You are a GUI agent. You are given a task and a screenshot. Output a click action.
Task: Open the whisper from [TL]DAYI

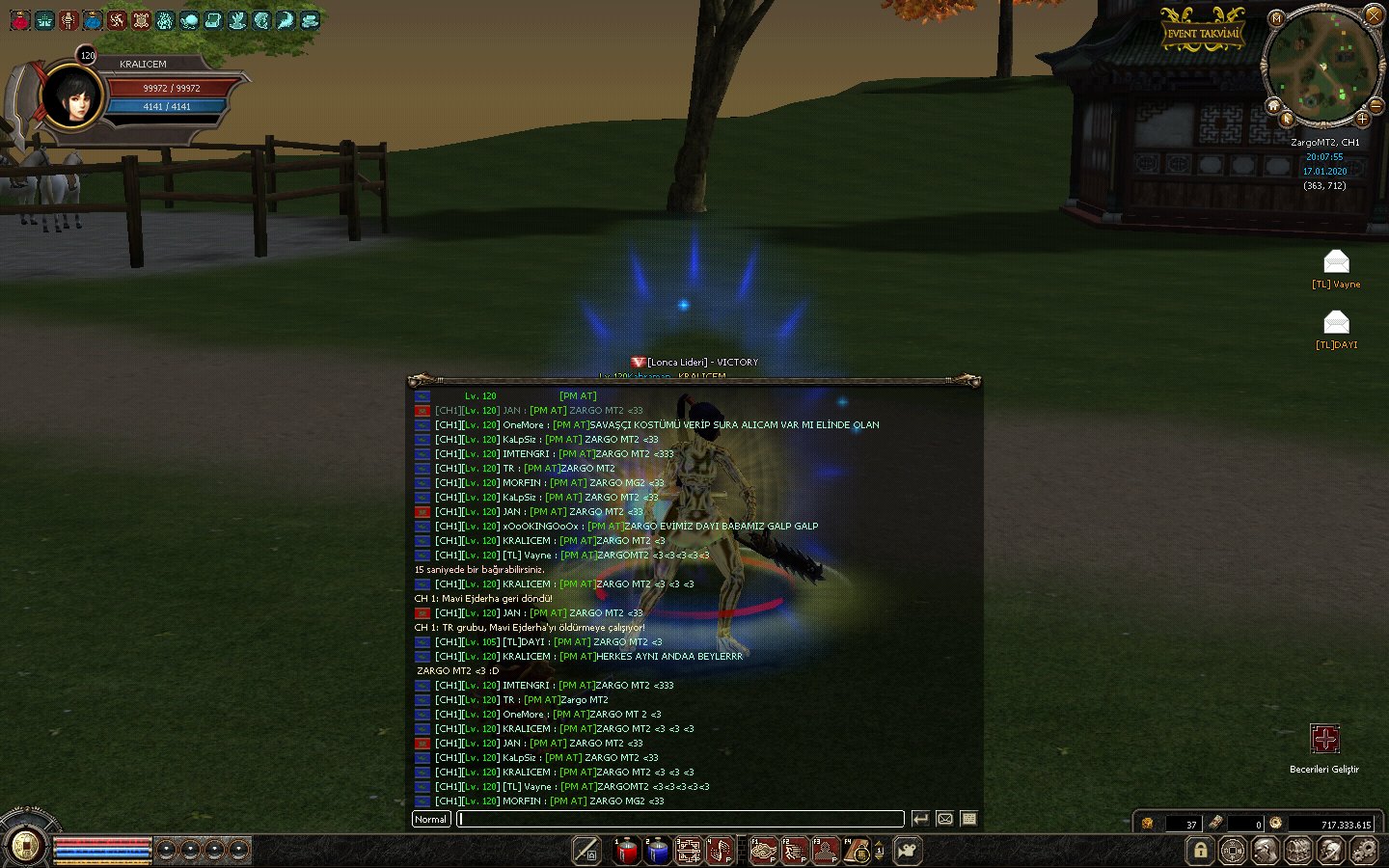click(1336, 322)
